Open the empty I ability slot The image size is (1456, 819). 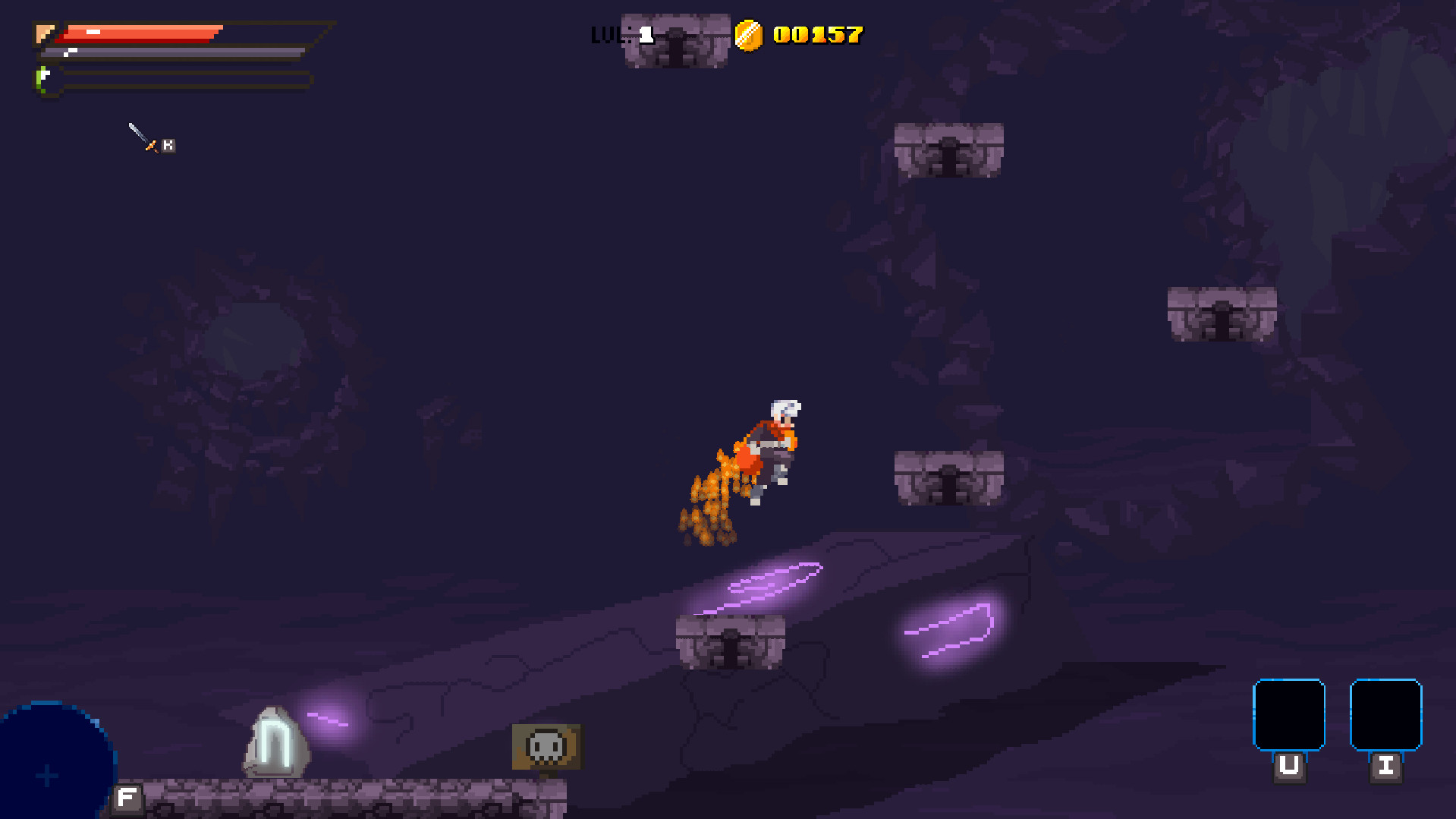coord(1387,715)
